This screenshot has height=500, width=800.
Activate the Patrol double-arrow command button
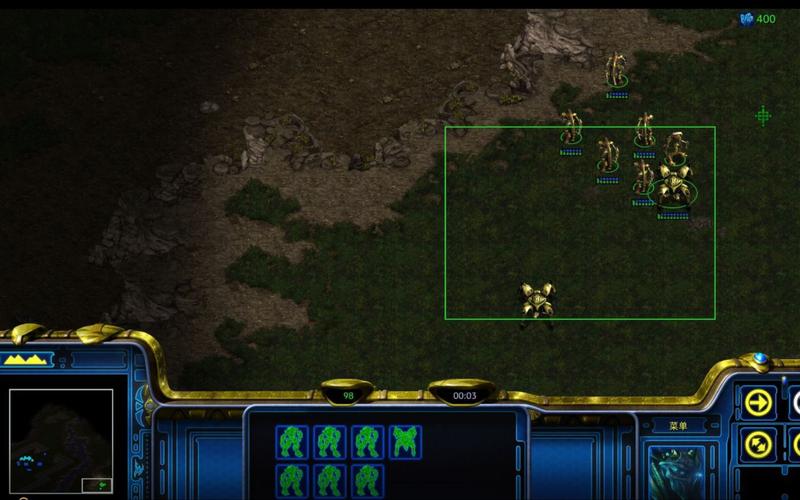pos(757,443)
